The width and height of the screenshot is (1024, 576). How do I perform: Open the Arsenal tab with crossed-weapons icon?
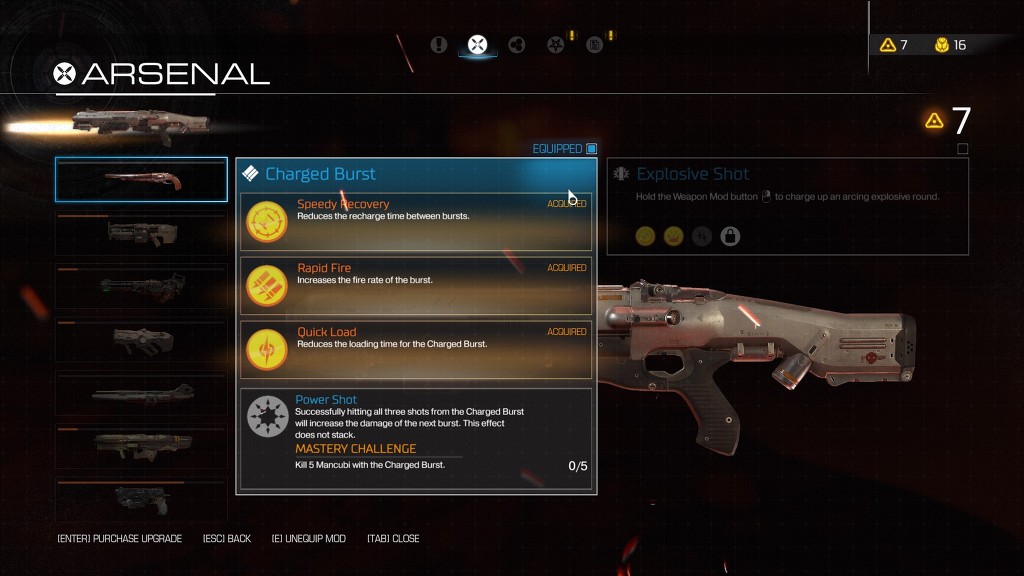(x=477, y=44)
